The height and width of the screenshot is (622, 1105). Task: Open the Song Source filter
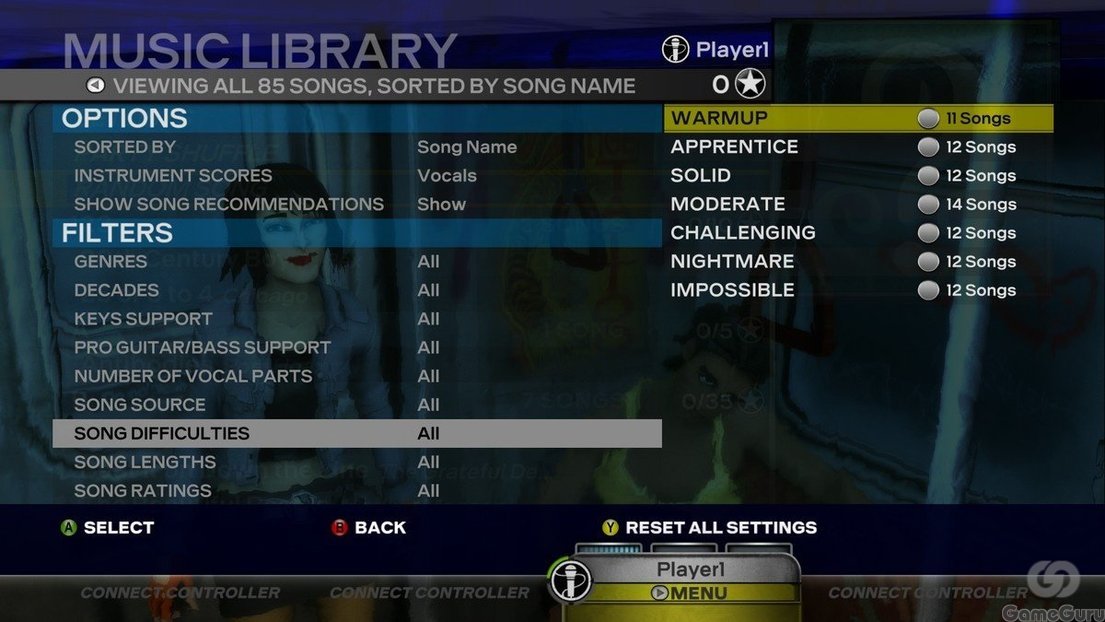[140, 405]
